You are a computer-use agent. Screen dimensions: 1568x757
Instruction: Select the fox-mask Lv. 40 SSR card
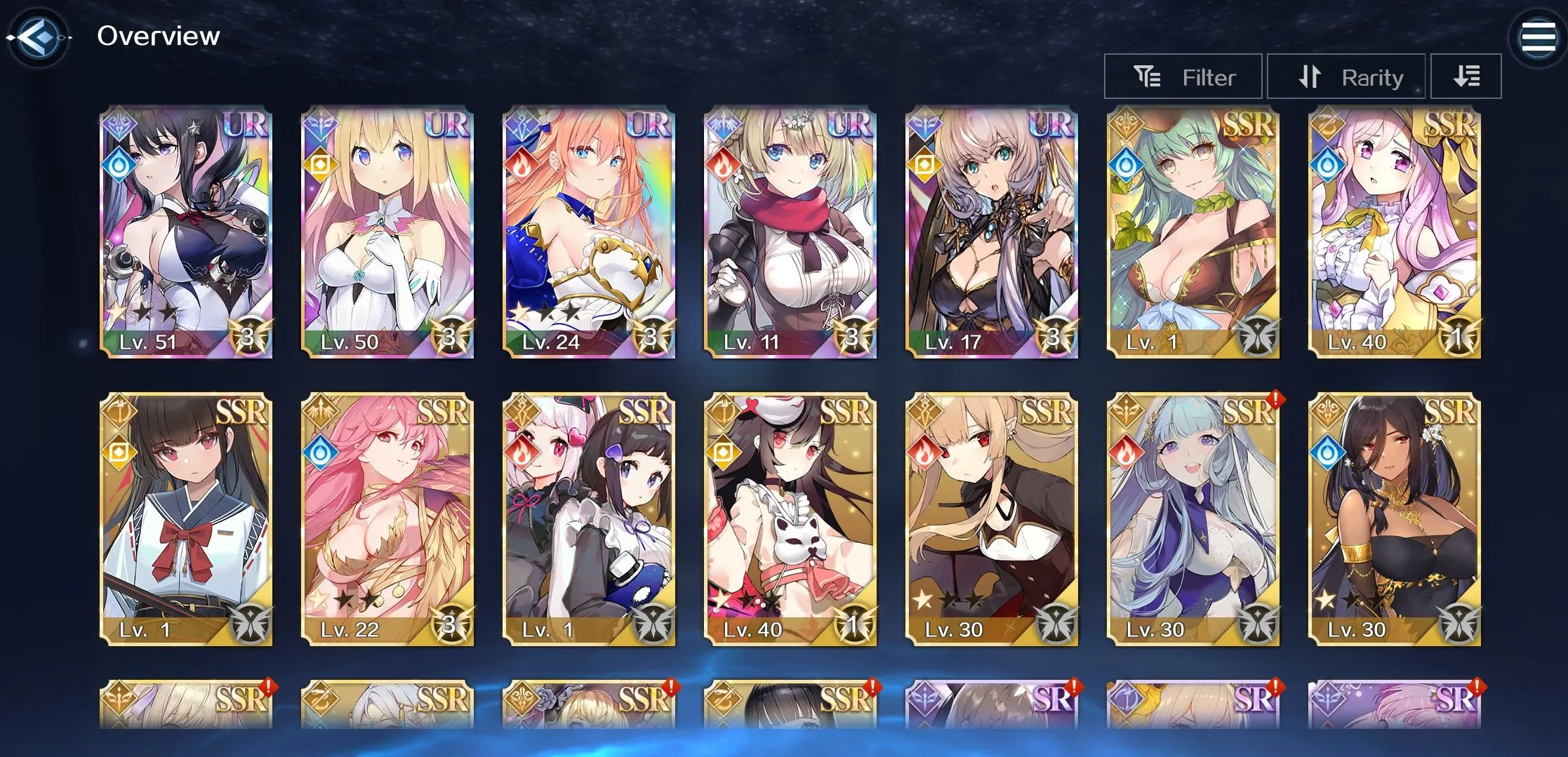pyautogui.click(x=790, y=519)
